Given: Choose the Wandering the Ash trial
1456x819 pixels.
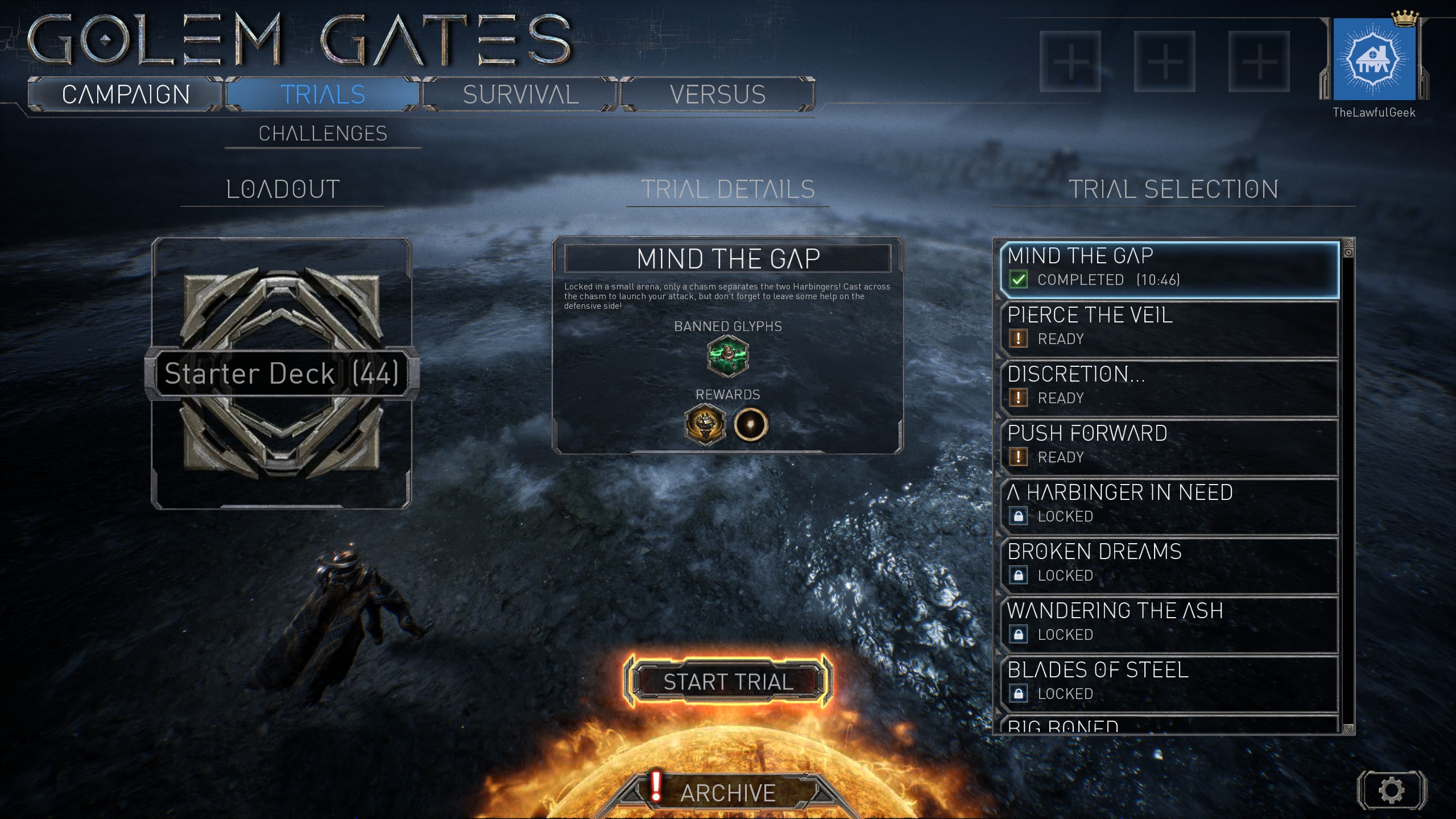Looking at the screenshot, I should click(x=1169, y=624).
